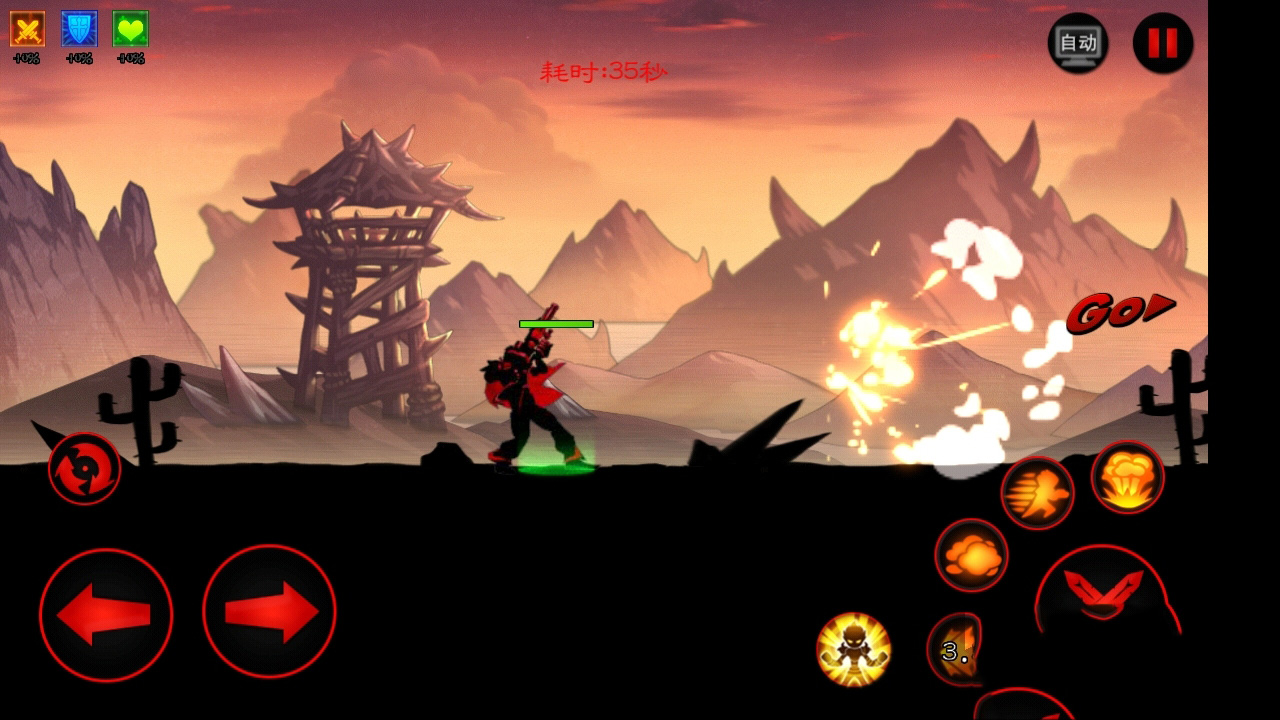The height and width of the screenshot is (720, 1280).
Task: Tap the green heart health buff icon
Action: pos(131,29)
